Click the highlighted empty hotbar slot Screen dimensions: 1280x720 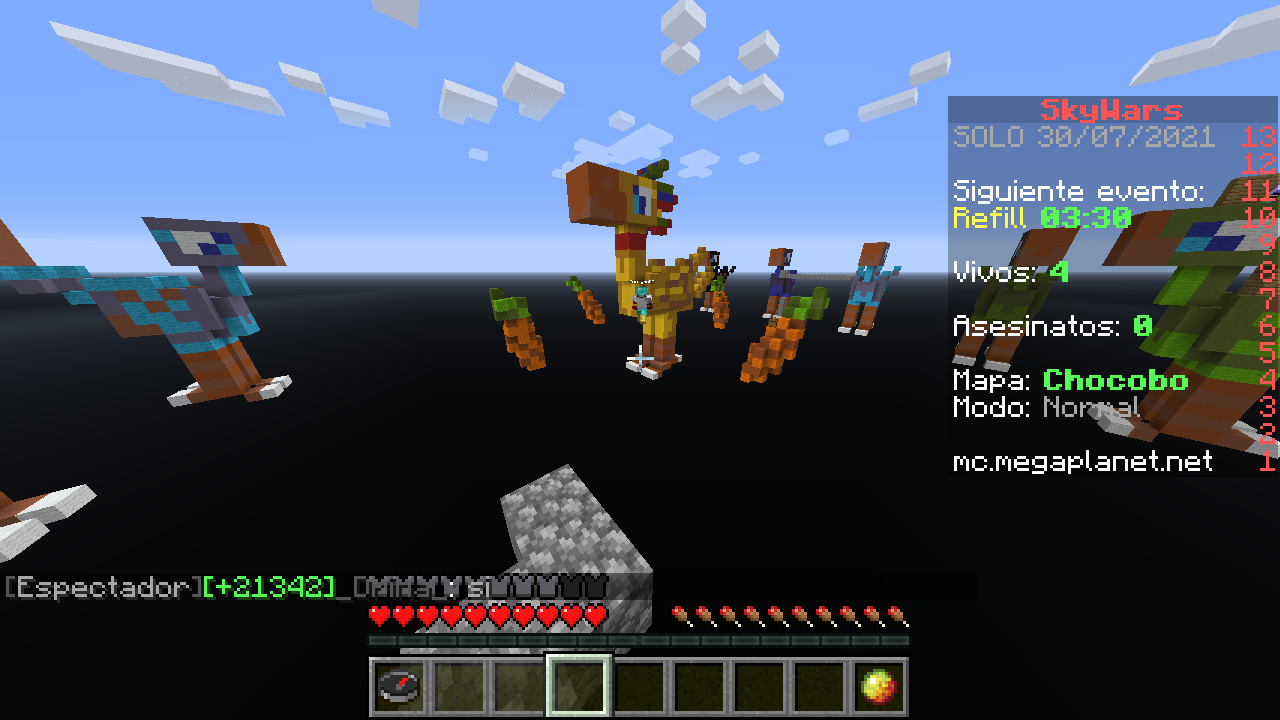coord(579,687)
